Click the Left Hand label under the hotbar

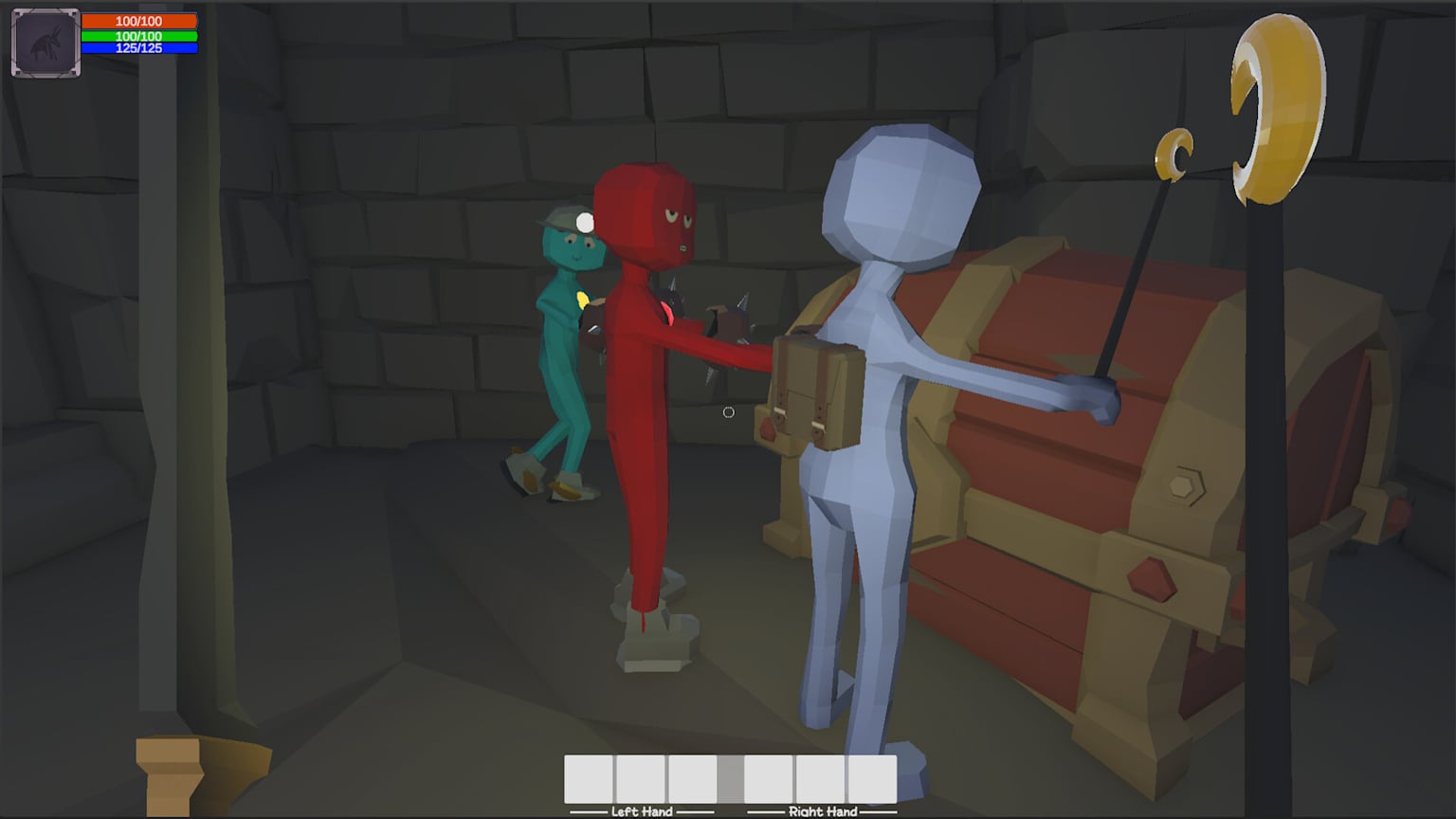coord(642,811)
